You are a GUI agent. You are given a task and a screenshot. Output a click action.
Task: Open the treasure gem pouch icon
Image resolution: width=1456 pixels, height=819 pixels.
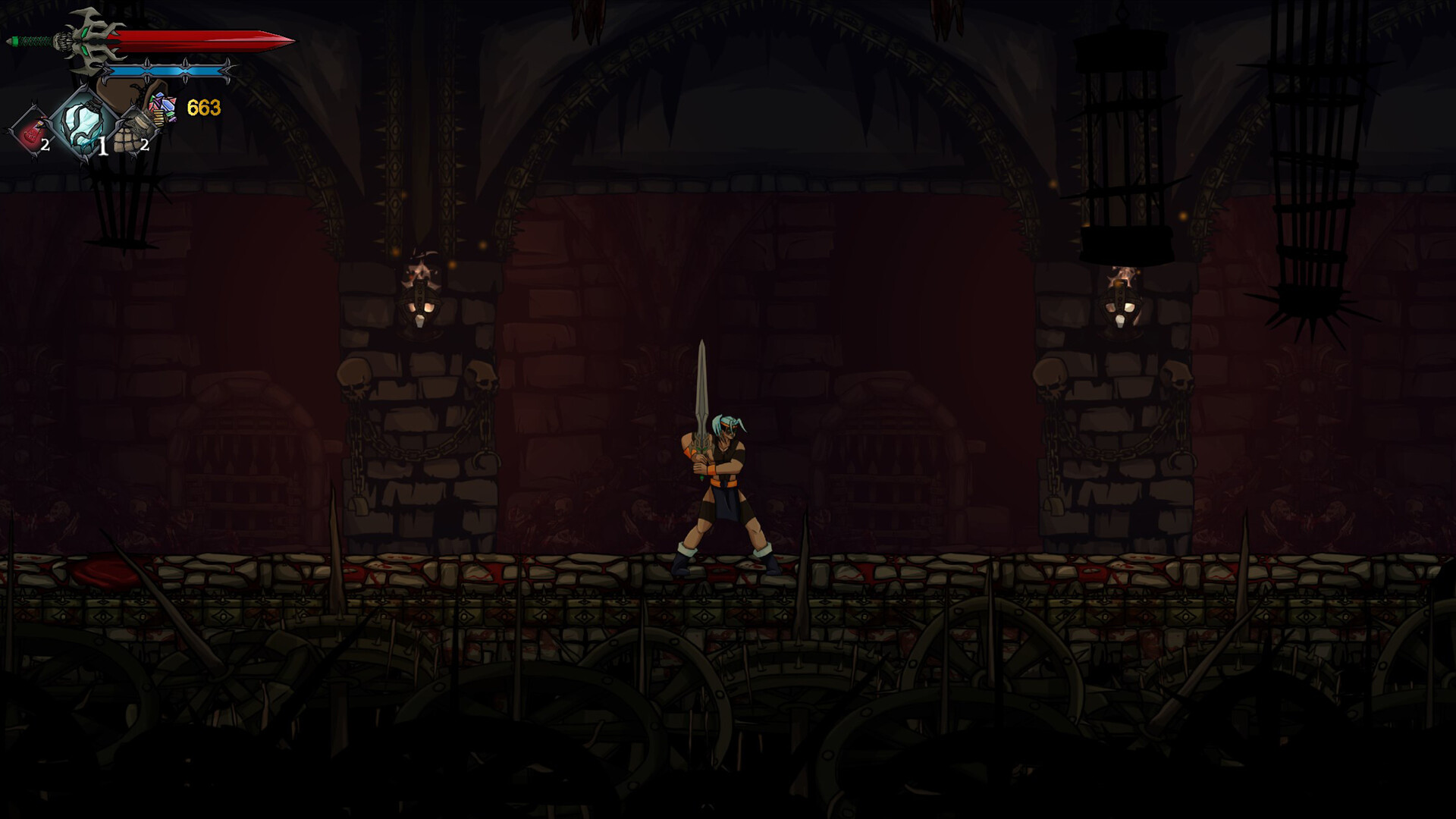[x=162, y=108]
